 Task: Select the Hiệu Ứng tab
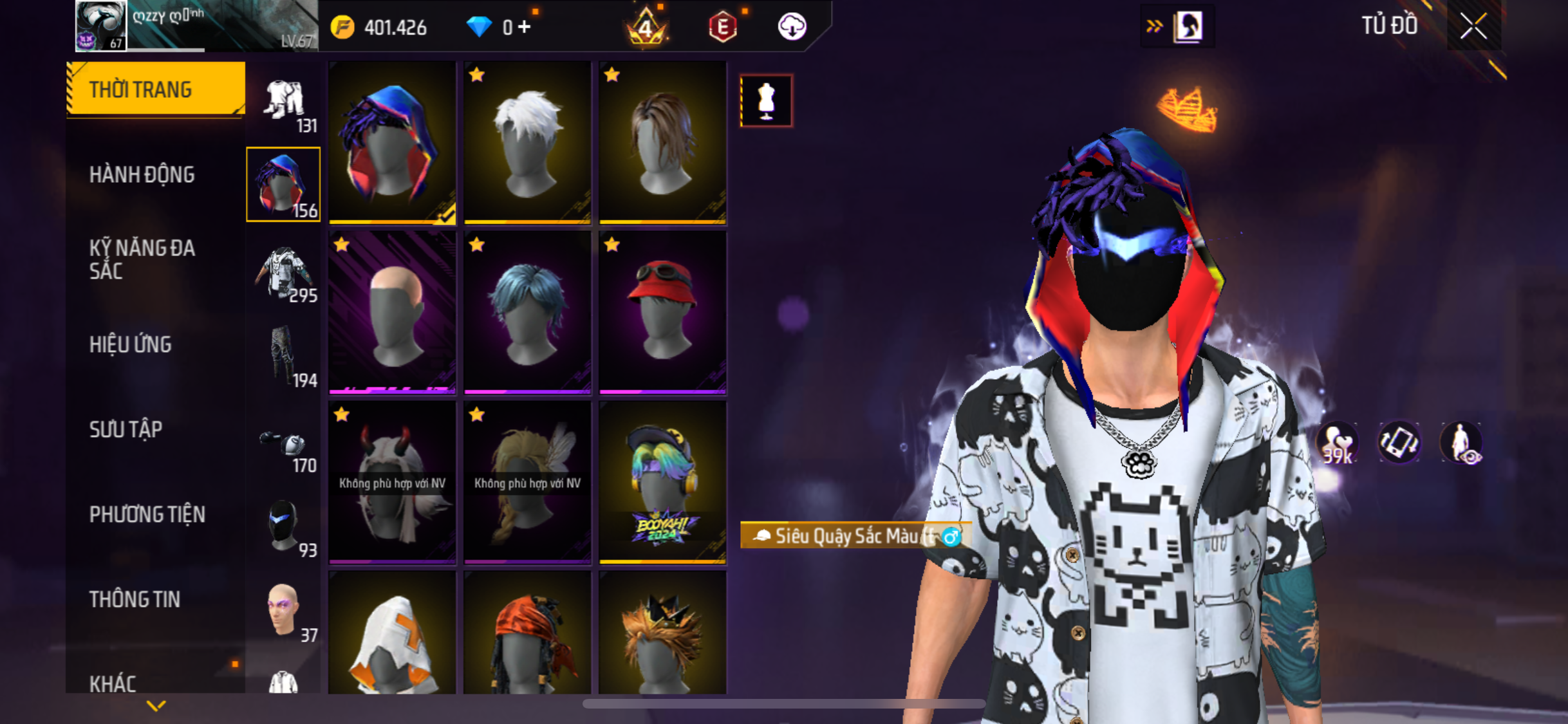(130, 344)
